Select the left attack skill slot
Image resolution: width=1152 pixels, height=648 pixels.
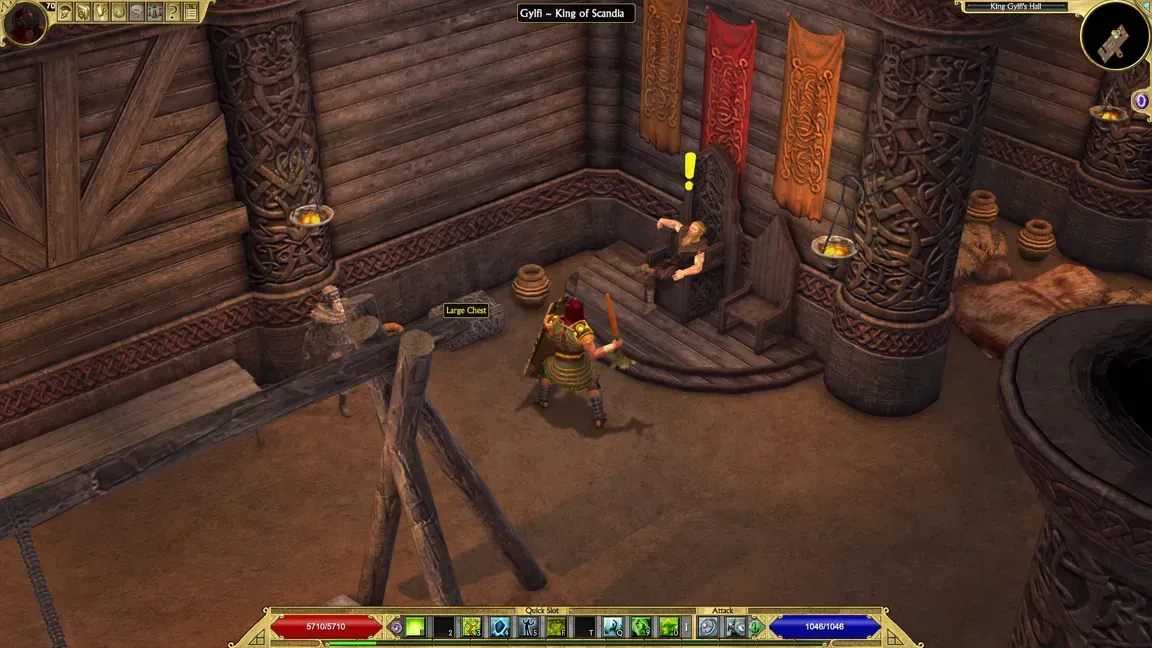708,627
